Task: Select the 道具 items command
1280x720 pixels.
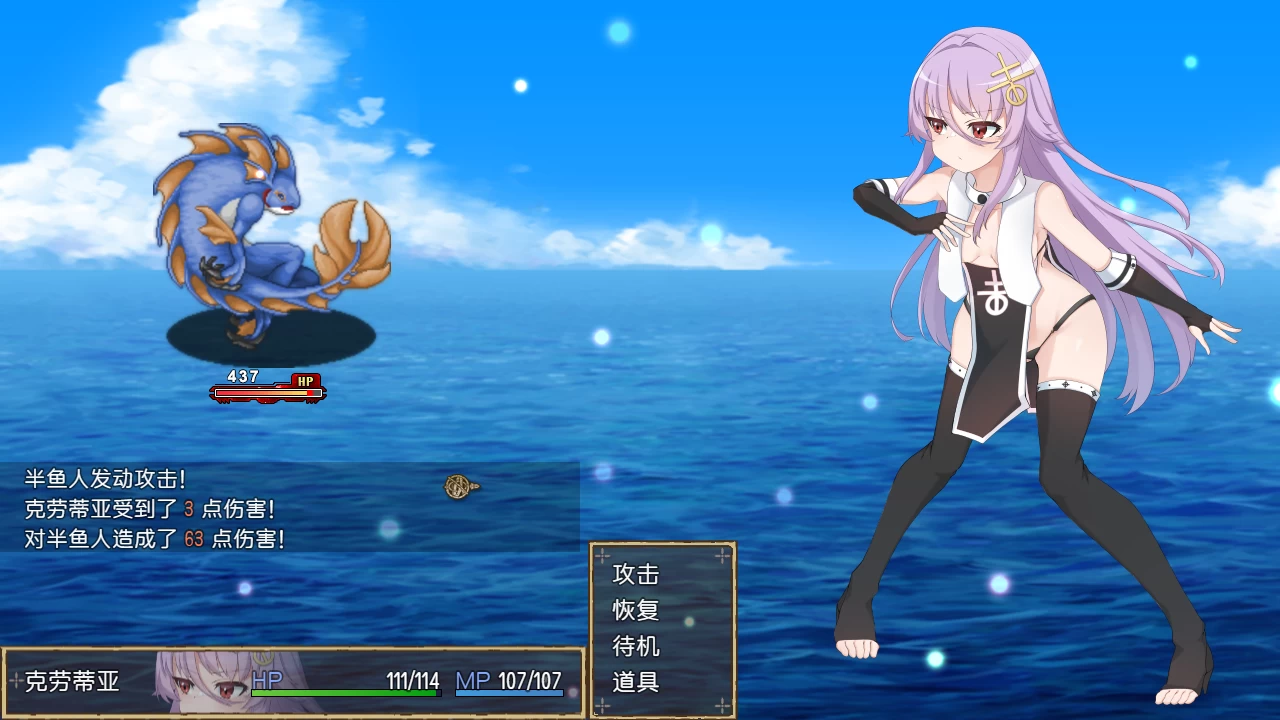Action: tap(634, 683)
